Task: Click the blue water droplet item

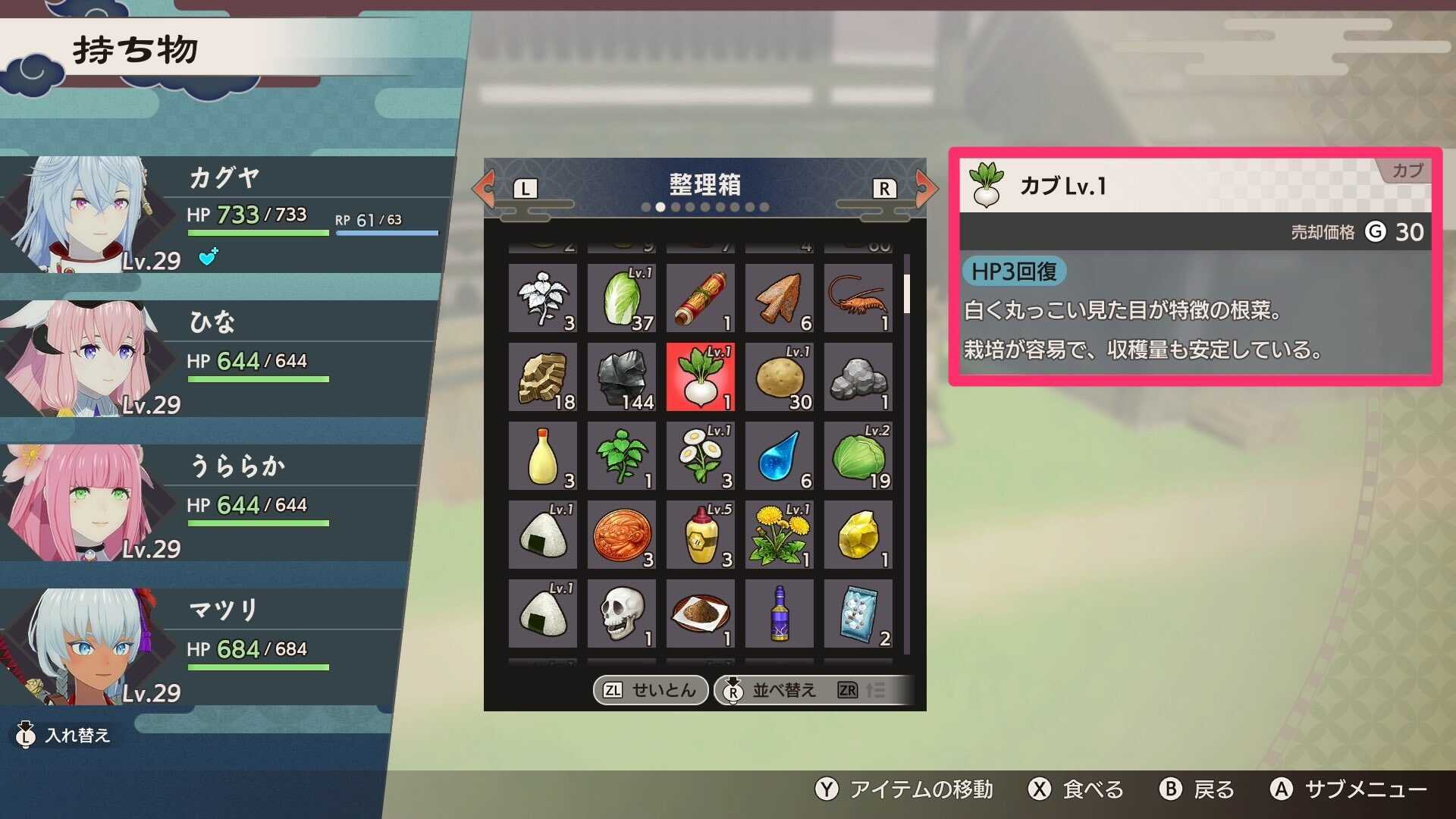Action: 778,457
